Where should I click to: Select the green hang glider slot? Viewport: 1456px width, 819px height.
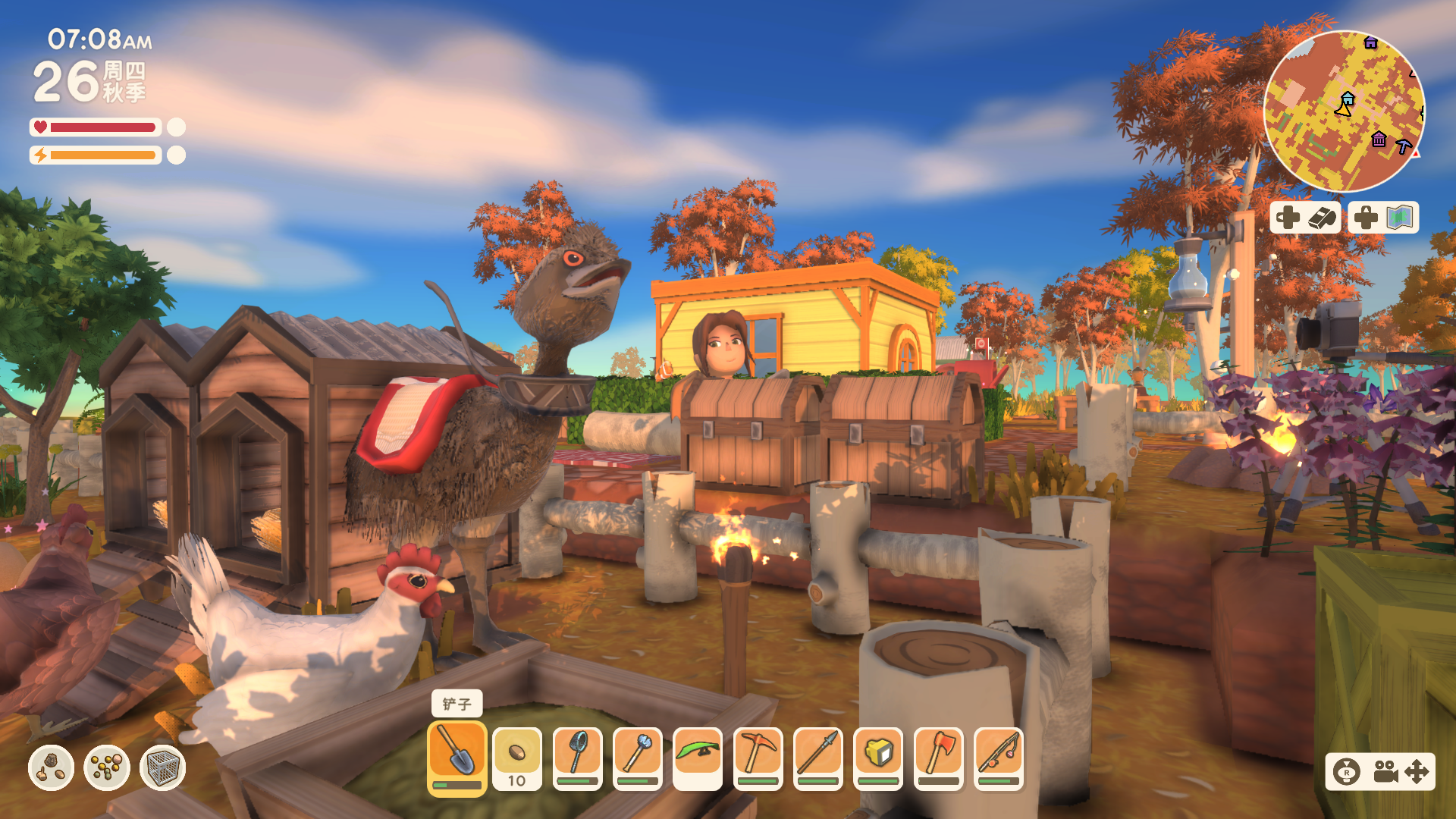click(x=698, y=756)
